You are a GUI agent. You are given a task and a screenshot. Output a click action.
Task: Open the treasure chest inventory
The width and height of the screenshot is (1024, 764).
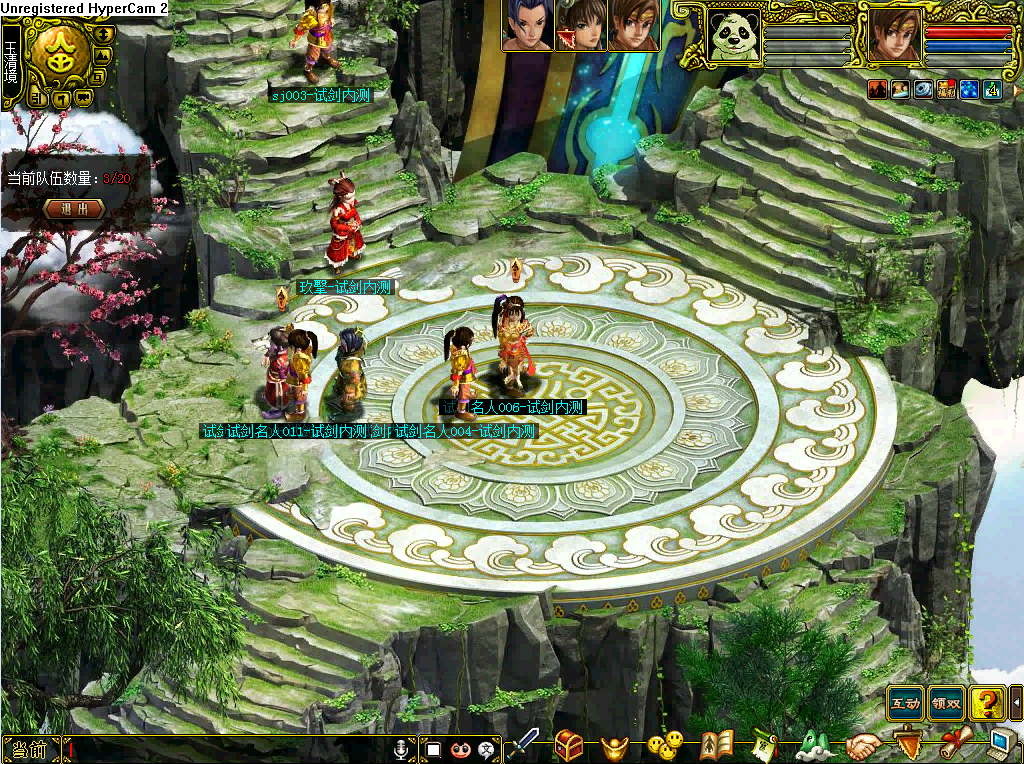click(570, 745)
